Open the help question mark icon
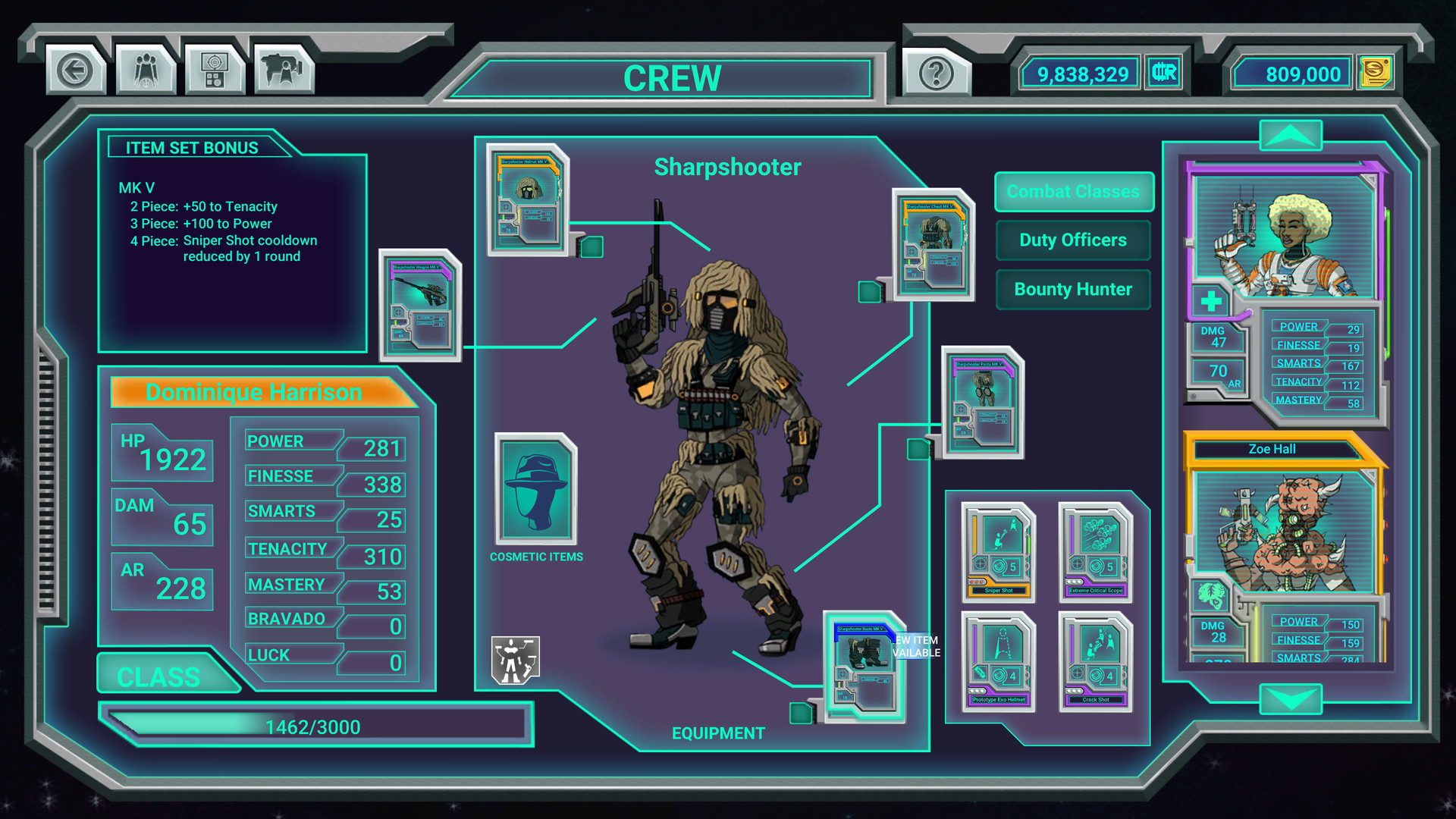 click(937, 74)
